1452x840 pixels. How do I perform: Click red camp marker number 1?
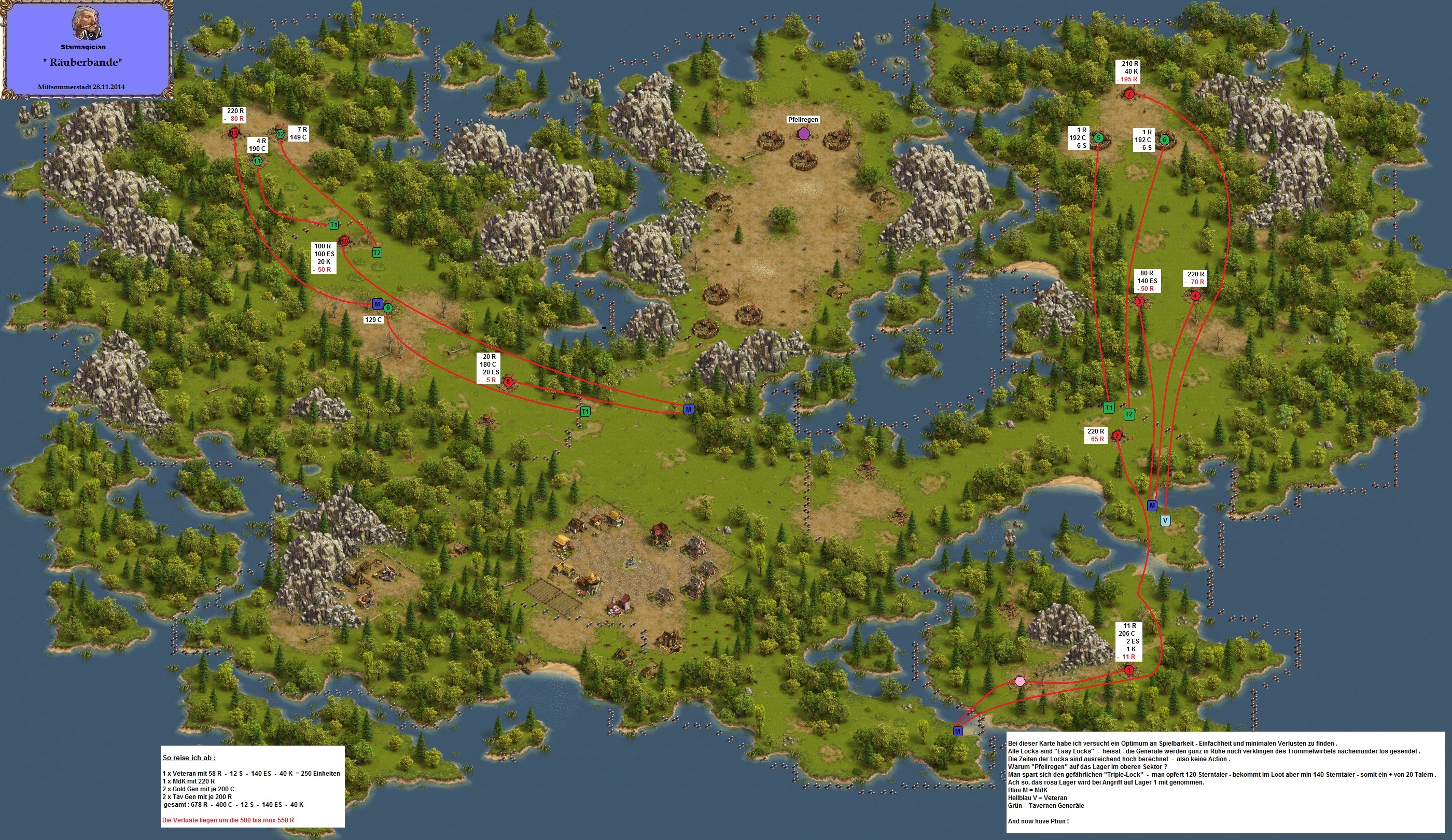pyautogui.click(x=1129, y=670)
